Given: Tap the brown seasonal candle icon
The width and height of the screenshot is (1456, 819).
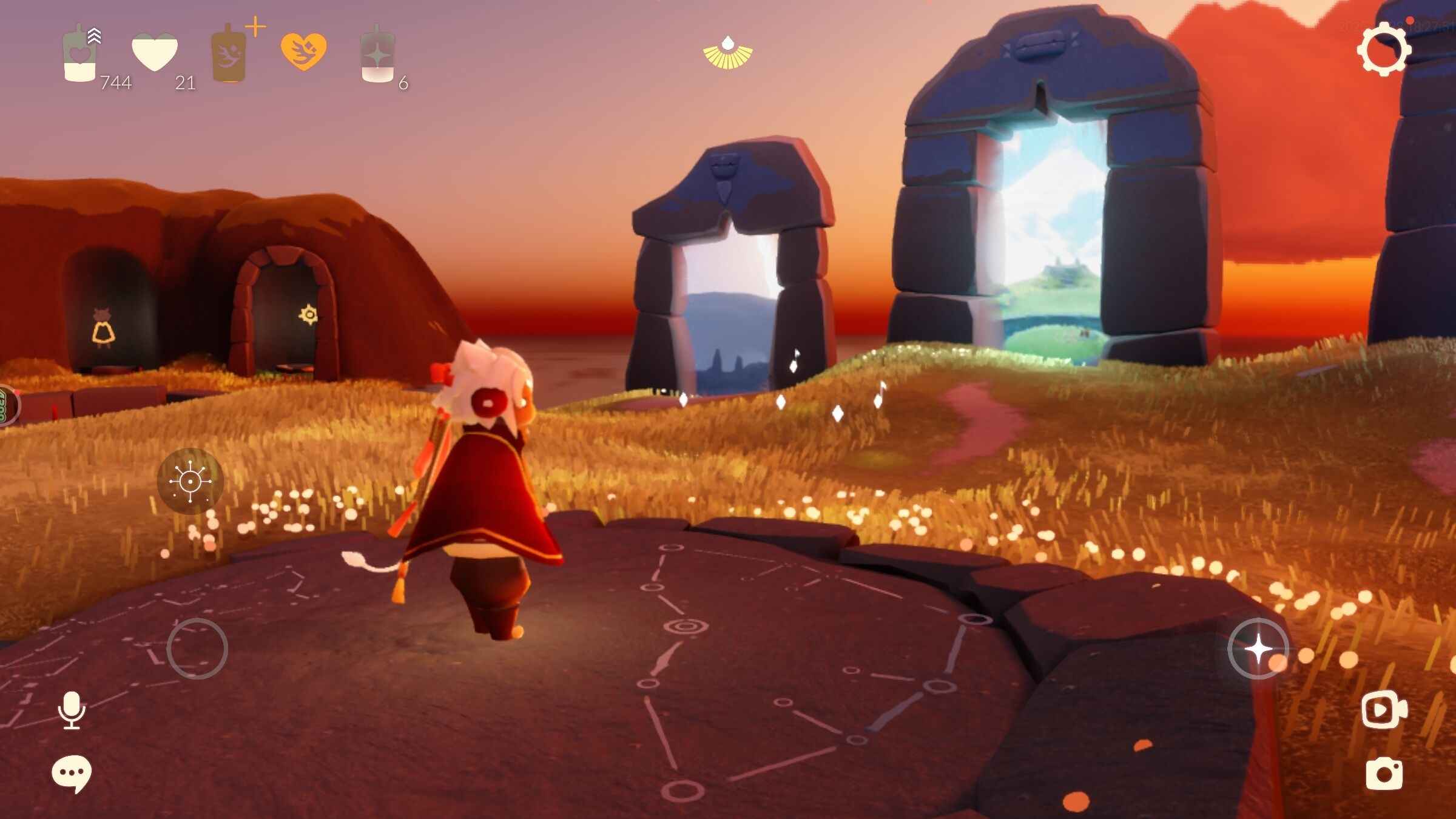Looking at the screenshot, I should tap(229, 53).
